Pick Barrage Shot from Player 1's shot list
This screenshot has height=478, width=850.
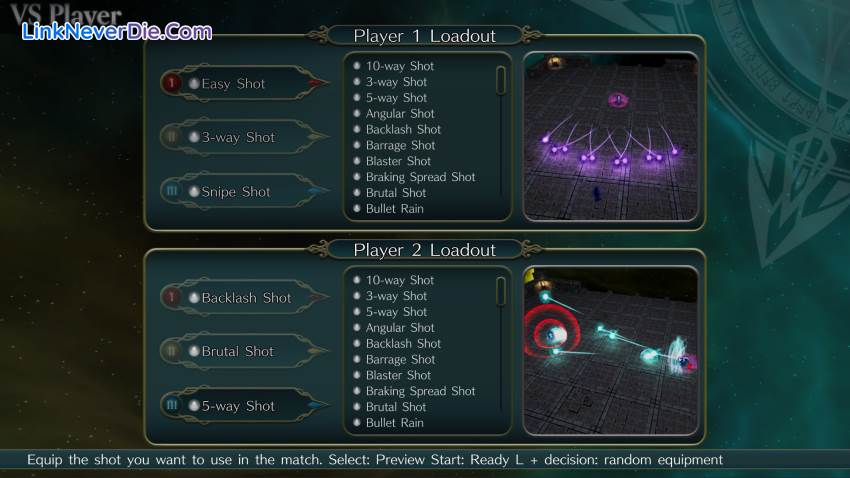[x=400, y=146]
